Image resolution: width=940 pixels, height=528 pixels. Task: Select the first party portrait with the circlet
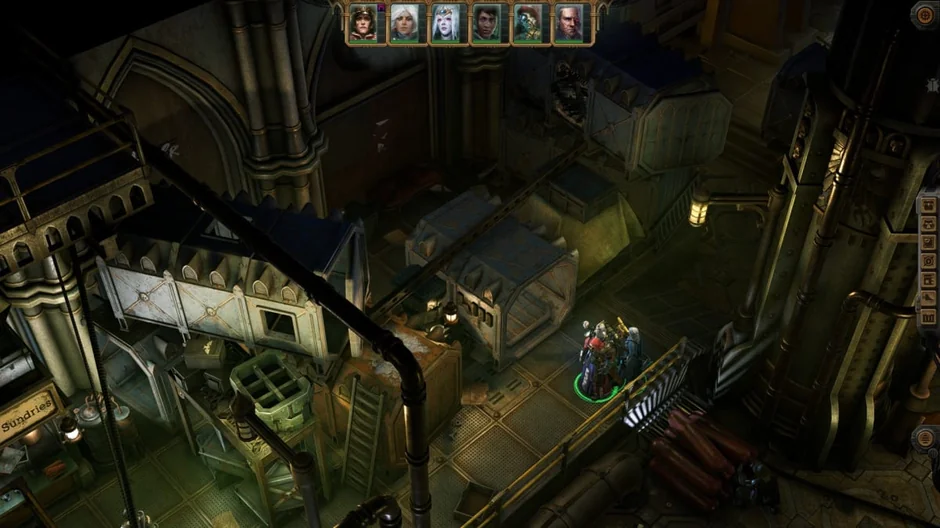pos(362,23)
